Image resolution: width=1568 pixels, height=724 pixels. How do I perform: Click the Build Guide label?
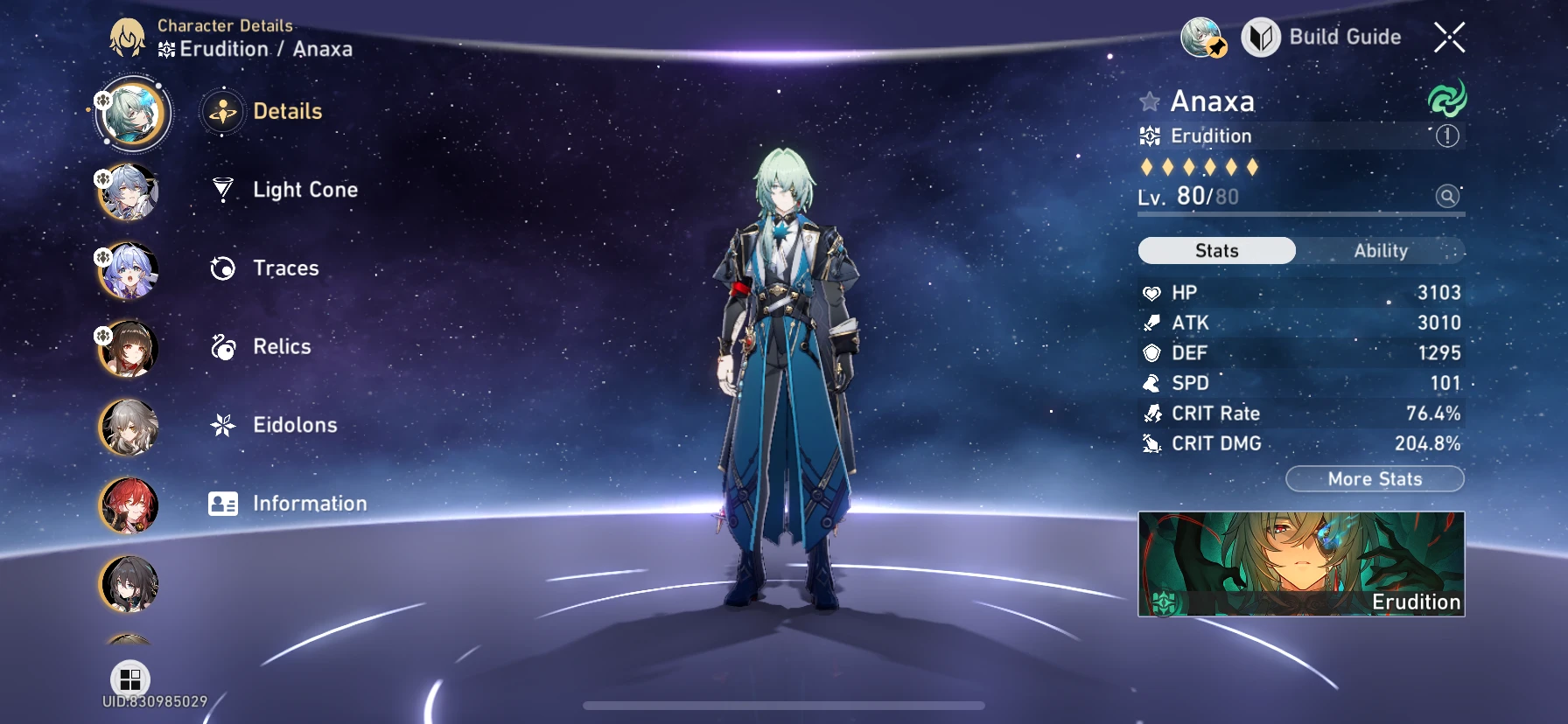[x=1345, y=38]
